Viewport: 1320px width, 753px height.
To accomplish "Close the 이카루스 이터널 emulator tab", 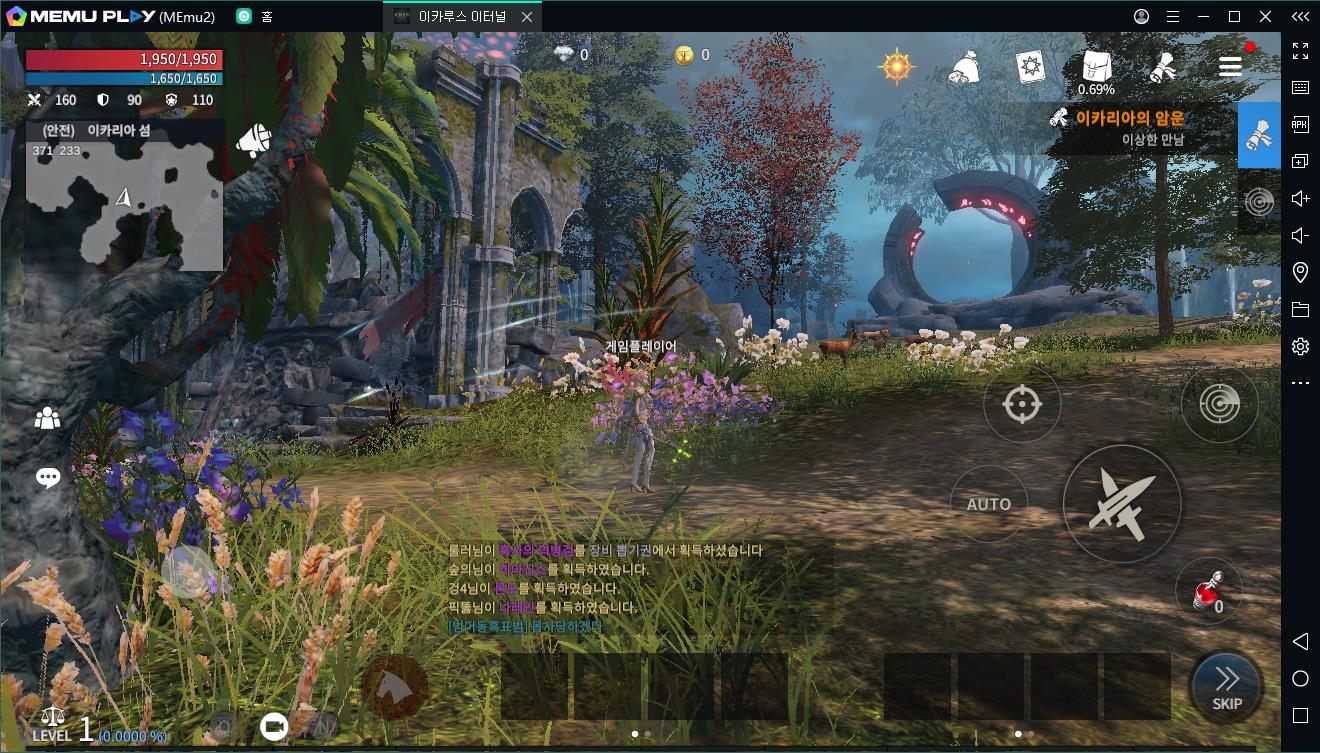I will (526, 17).
